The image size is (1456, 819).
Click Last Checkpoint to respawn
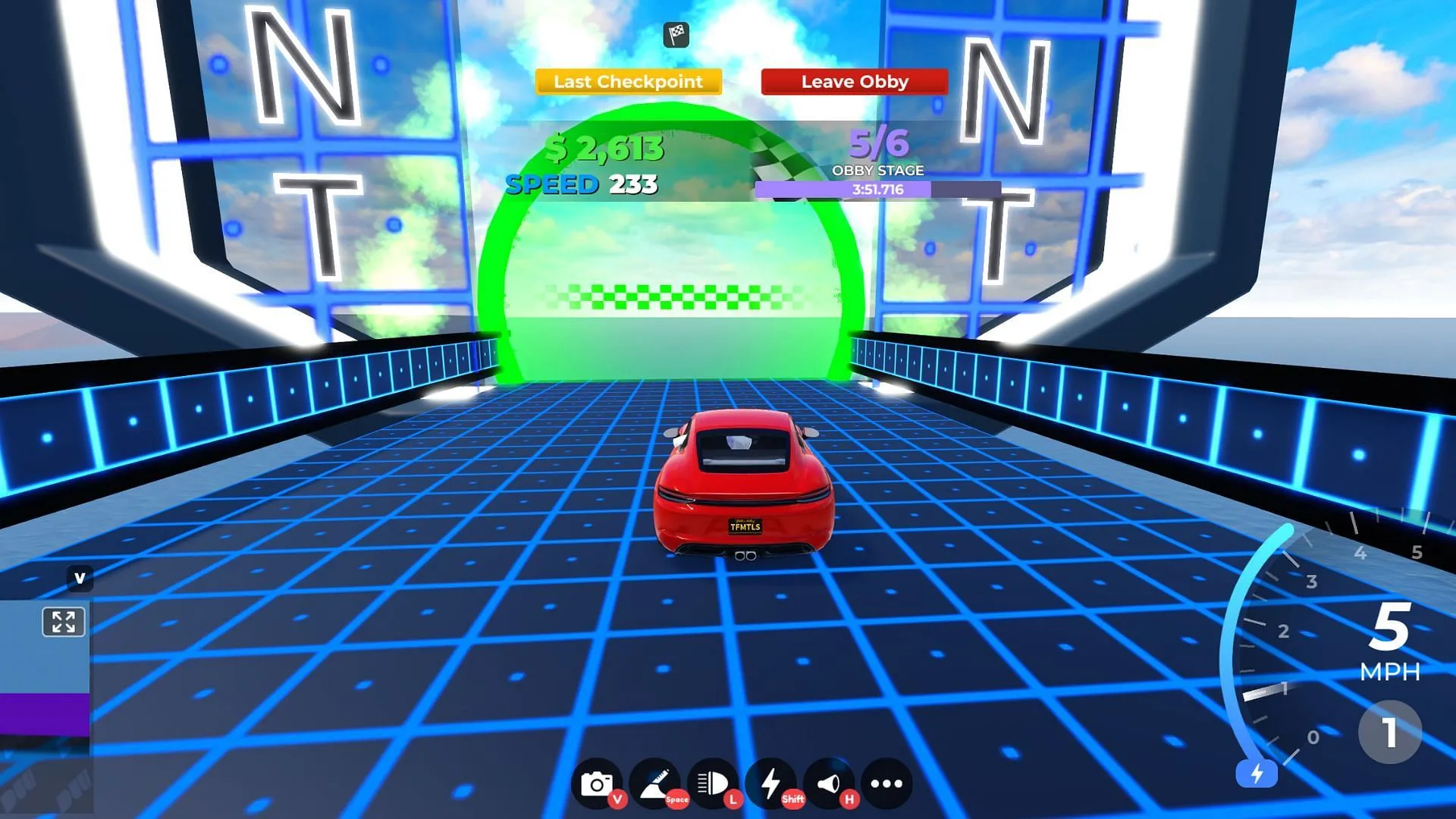pyautogui.click(x=627, y=81)
